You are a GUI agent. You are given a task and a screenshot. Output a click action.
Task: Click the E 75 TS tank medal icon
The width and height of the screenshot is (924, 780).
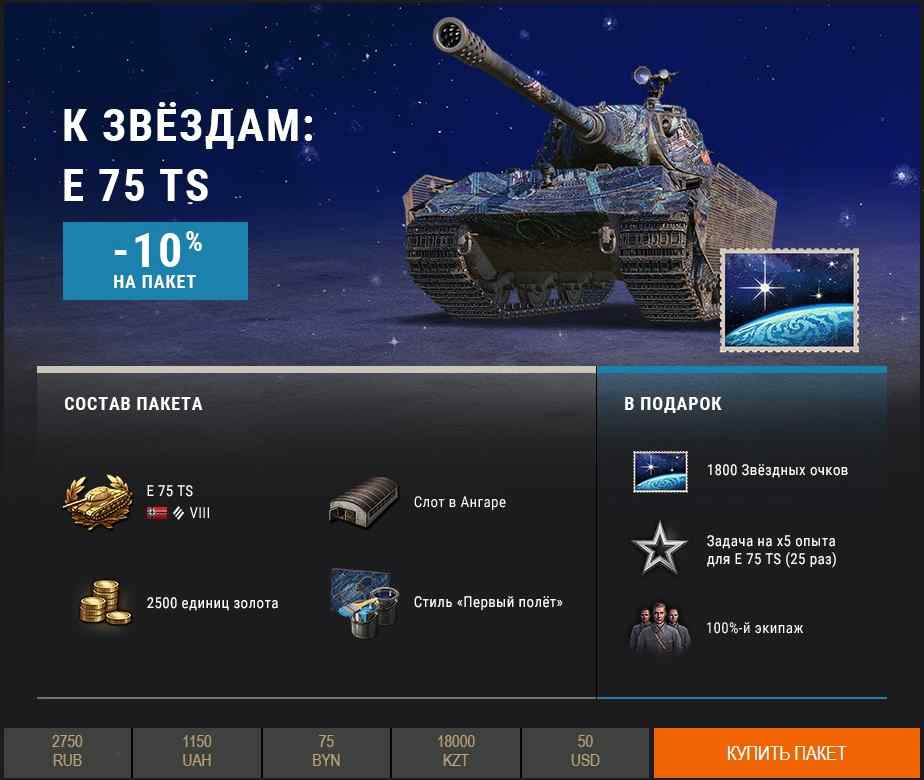pyautogui.click(x=99, y=502)
